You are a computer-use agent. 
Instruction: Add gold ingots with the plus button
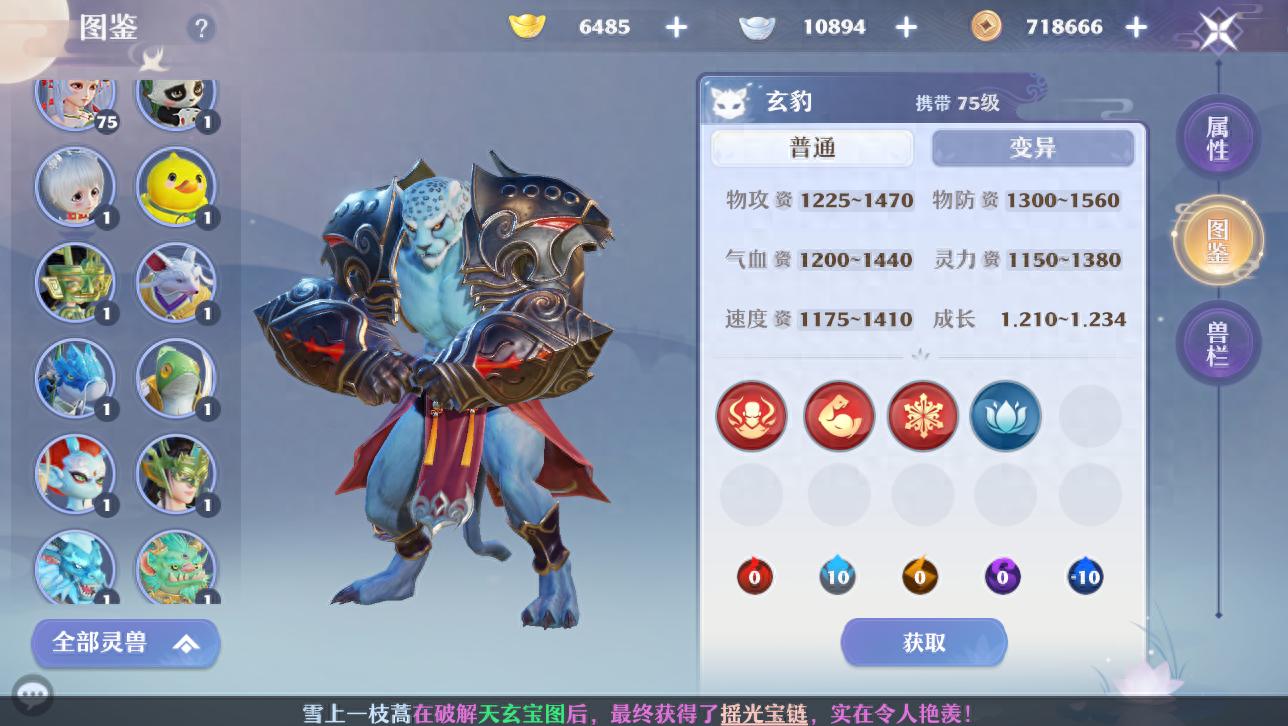pos(677,27)
